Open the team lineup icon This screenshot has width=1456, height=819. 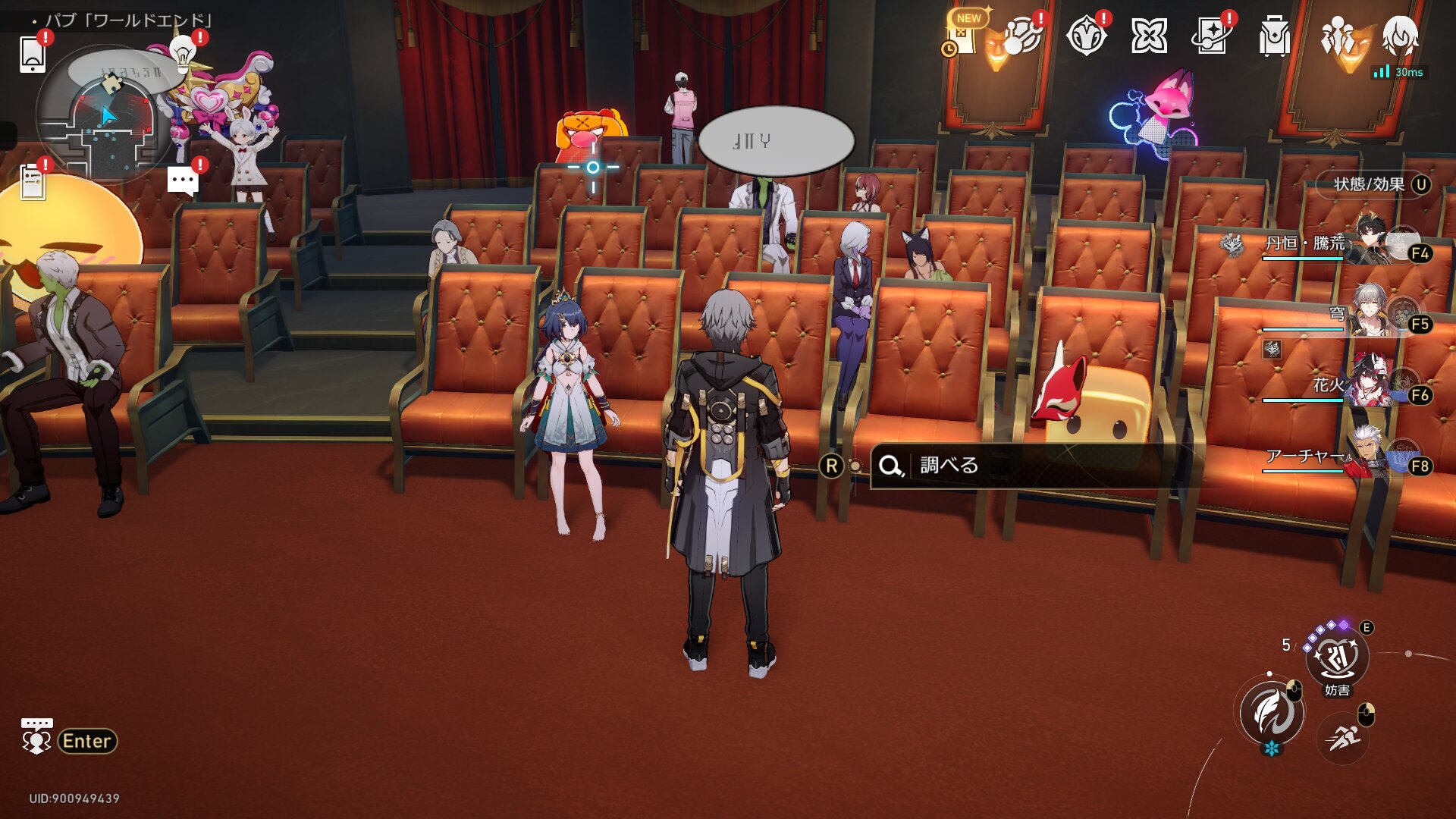click(1337, 36)
